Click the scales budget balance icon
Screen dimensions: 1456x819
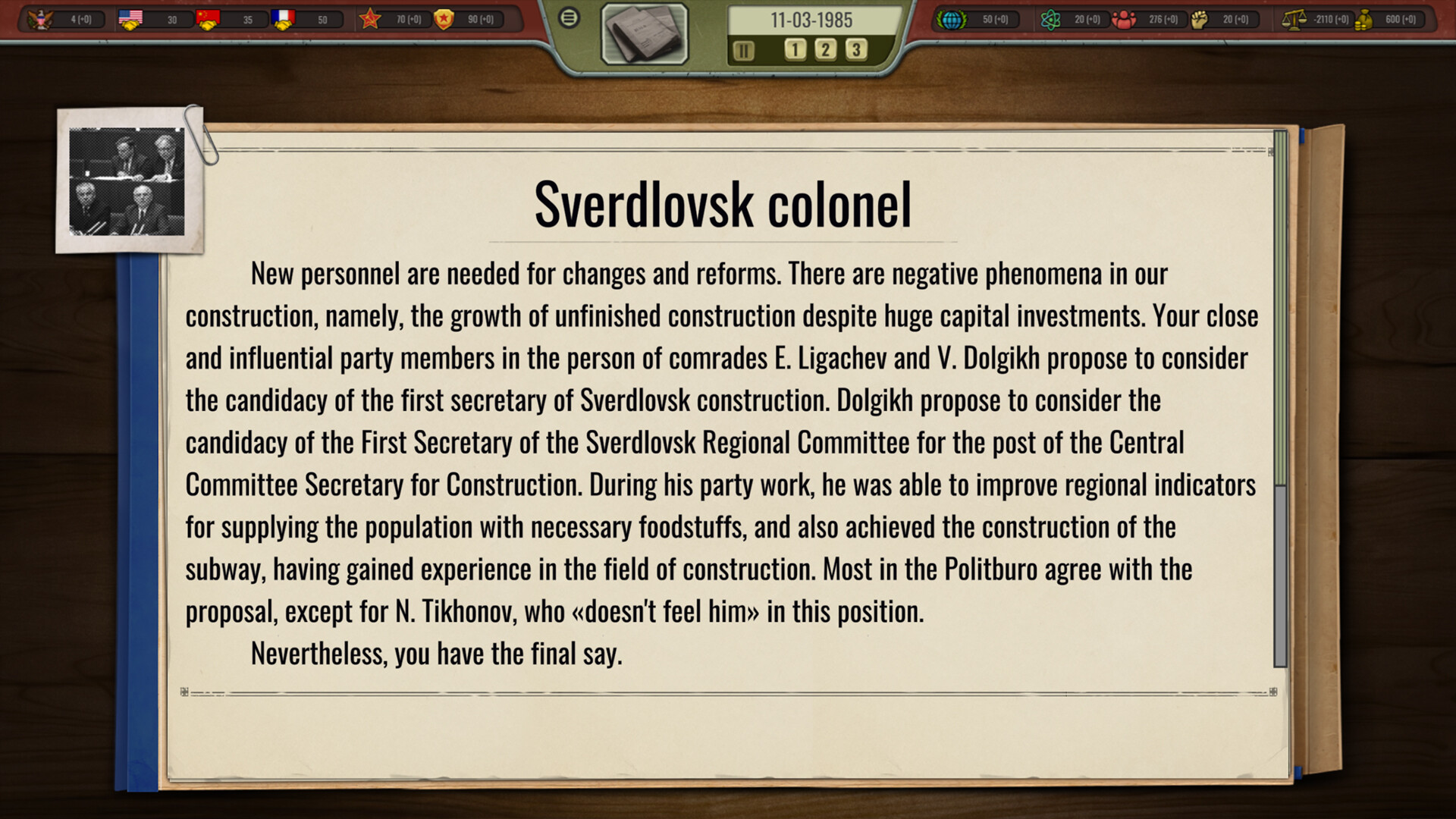1291,19
